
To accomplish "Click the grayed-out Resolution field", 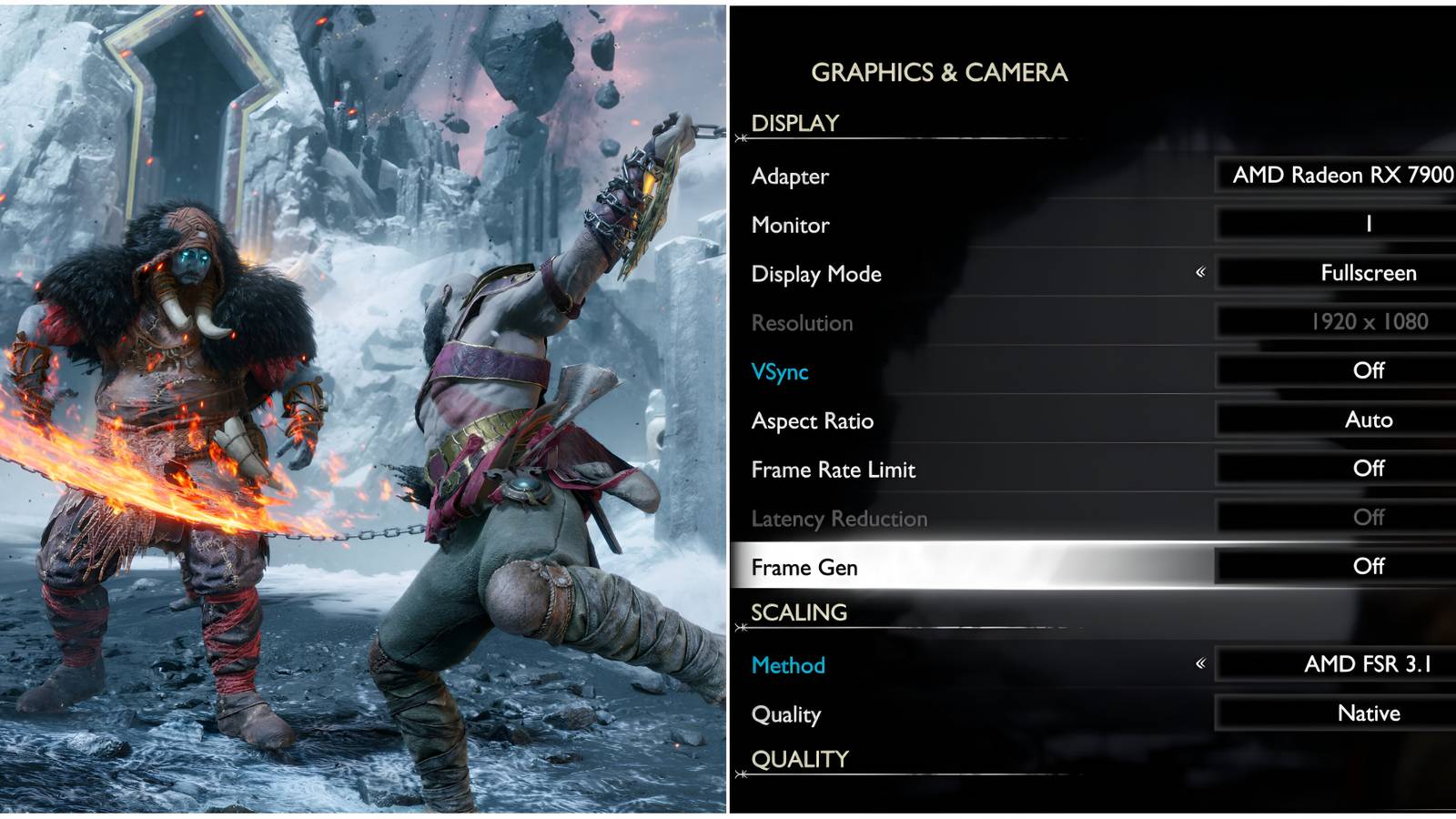I will coord(1370,322).
